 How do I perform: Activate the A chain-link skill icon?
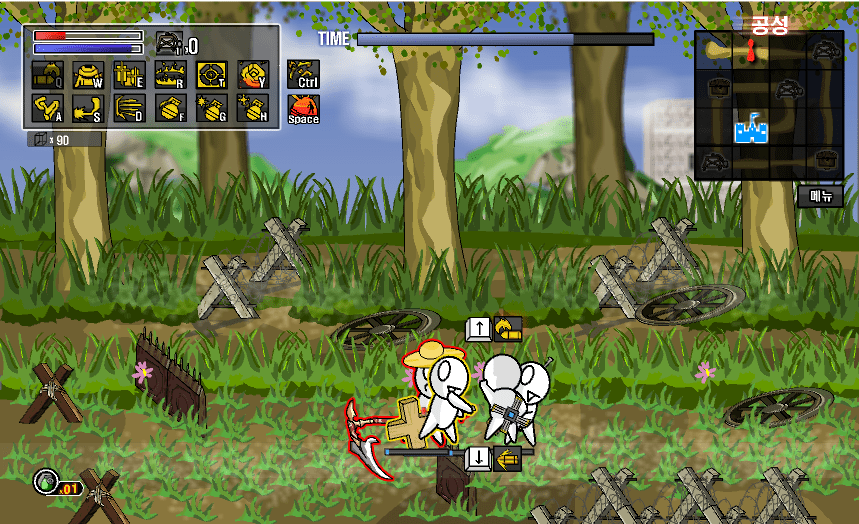tap(47, 109)
